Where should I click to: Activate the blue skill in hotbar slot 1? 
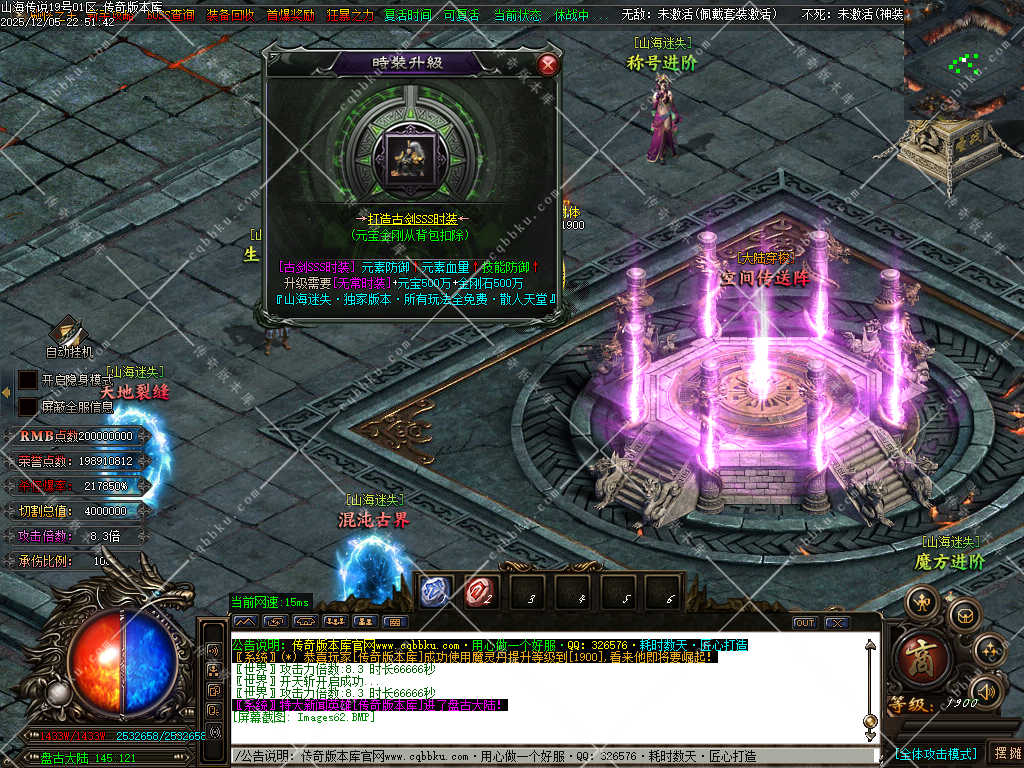point(434,594)
